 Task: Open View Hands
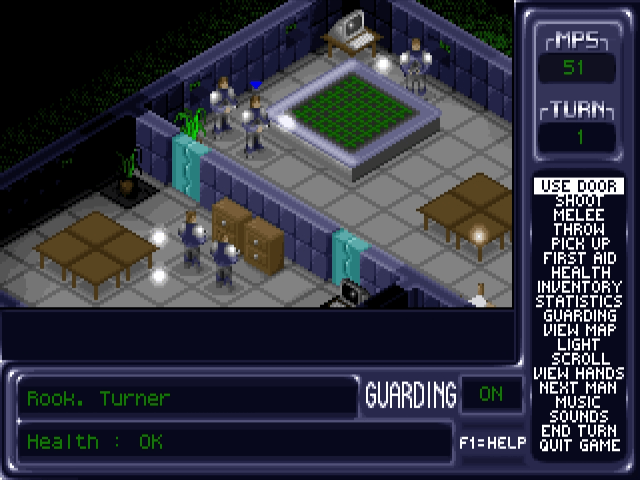tap(579, 373)
